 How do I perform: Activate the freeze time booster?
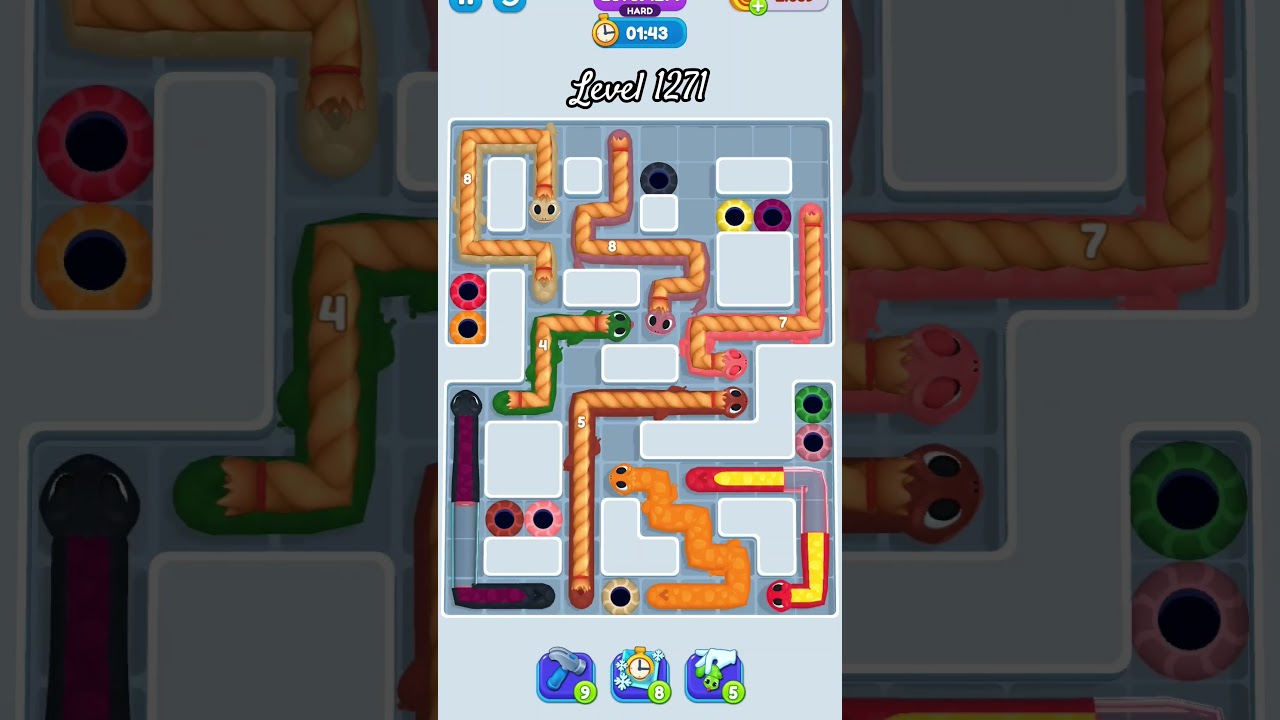(640, 676)
